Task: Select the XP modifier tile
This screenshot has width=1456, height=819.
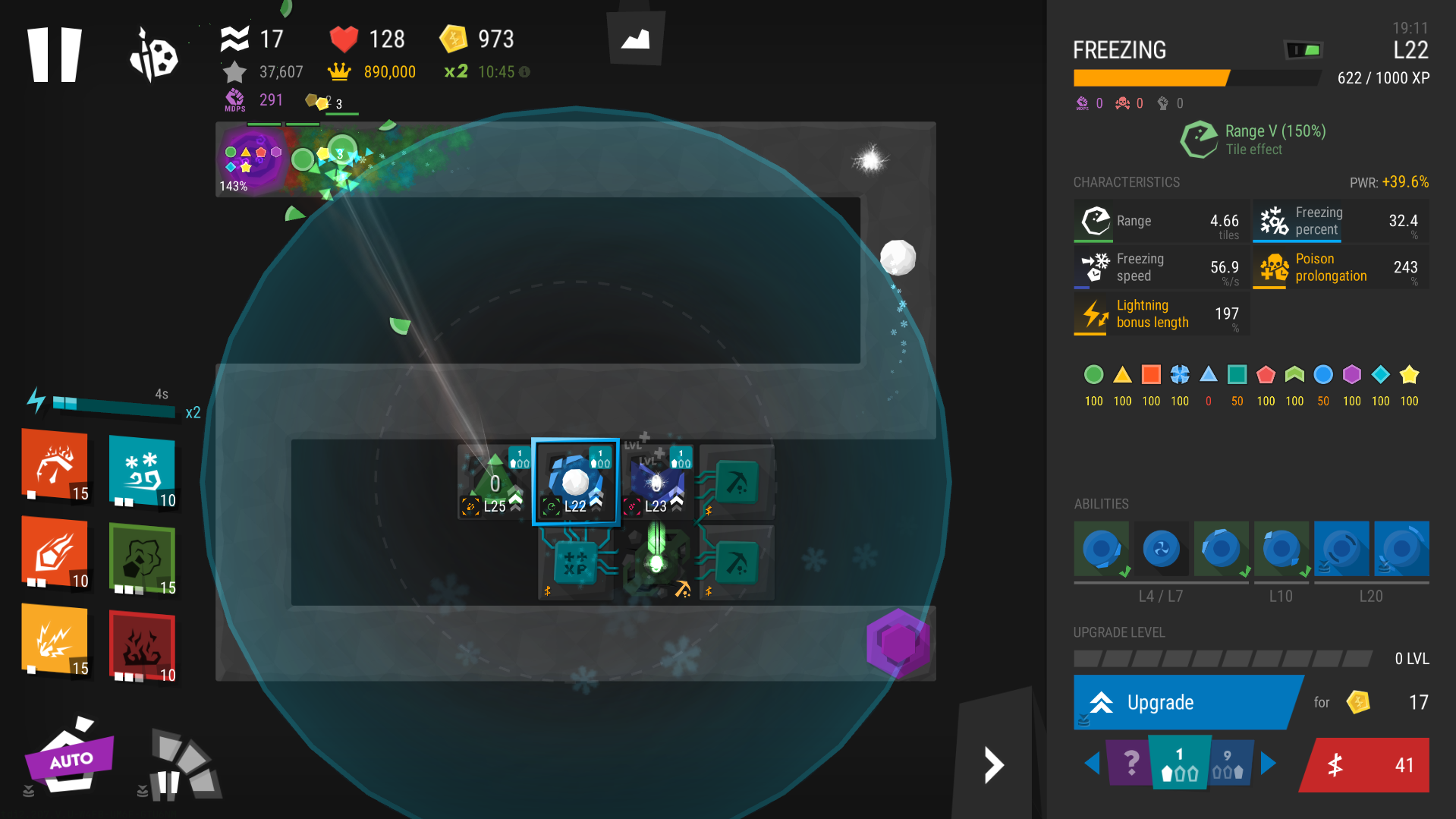Action: pos(575,563)
